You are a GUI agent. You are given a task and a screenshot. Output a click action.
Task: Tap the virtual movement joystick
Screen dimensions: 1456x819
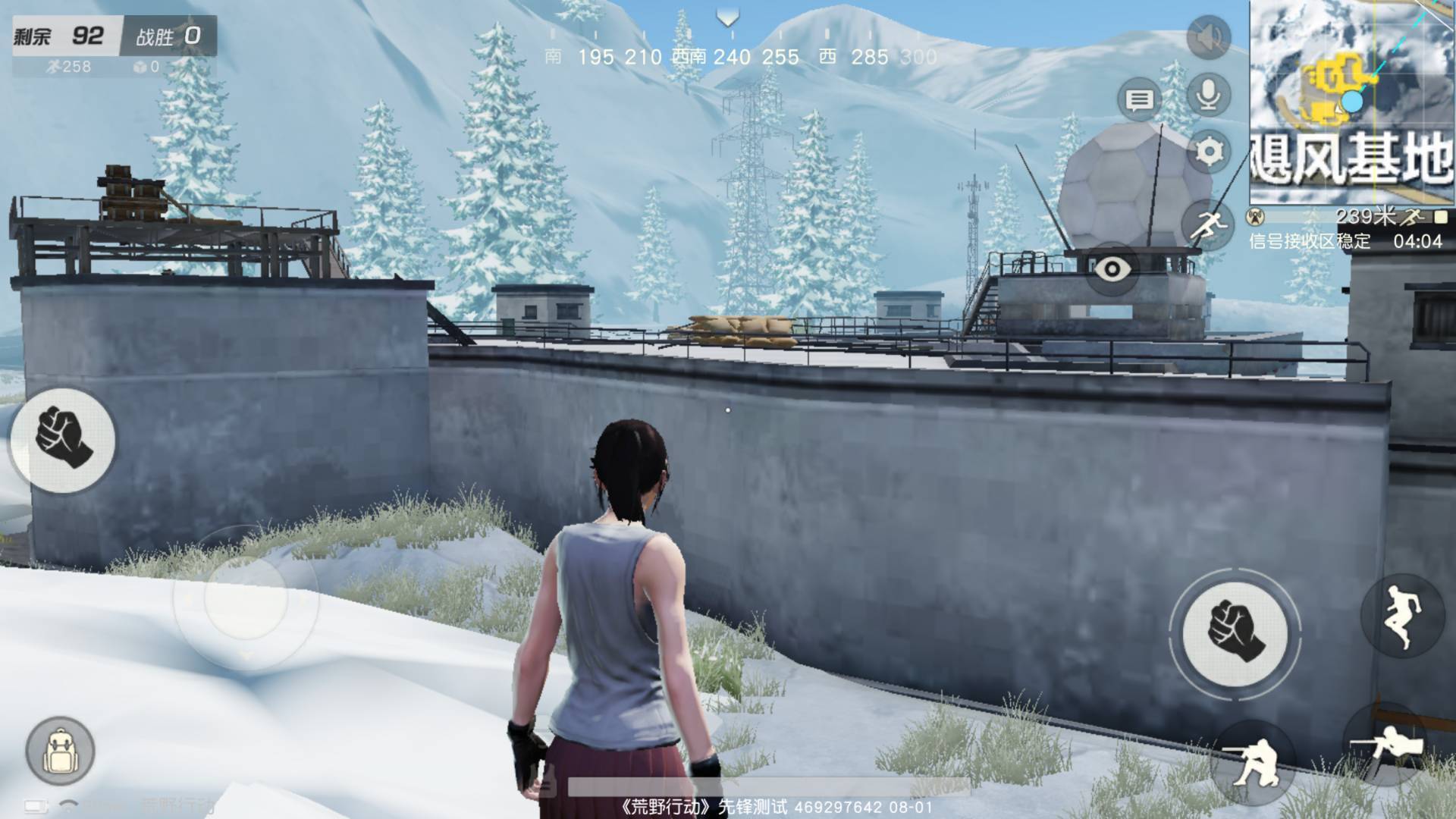point(246,598)
